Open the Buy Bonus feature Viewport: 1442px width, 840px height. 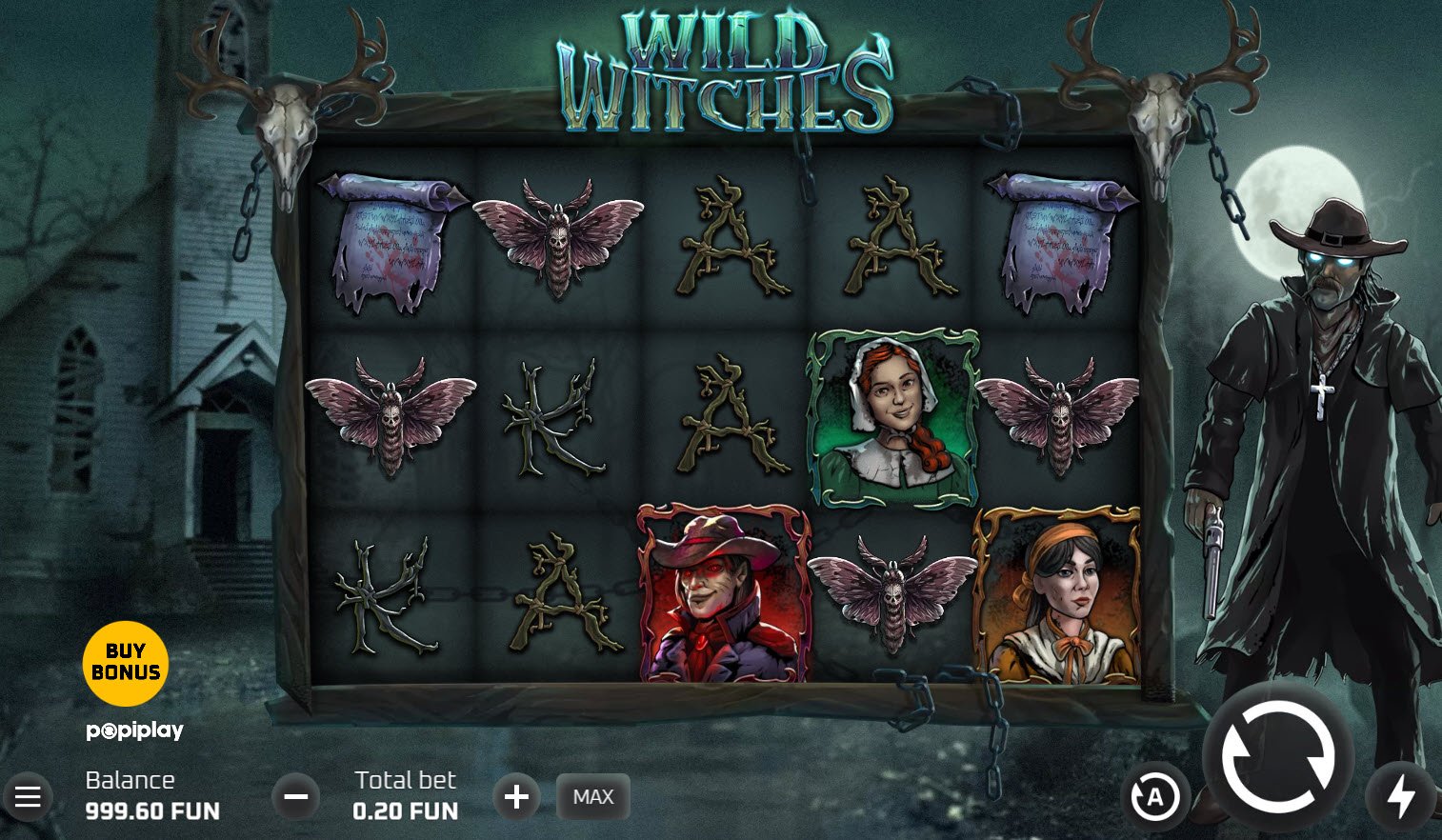point(126,663)
